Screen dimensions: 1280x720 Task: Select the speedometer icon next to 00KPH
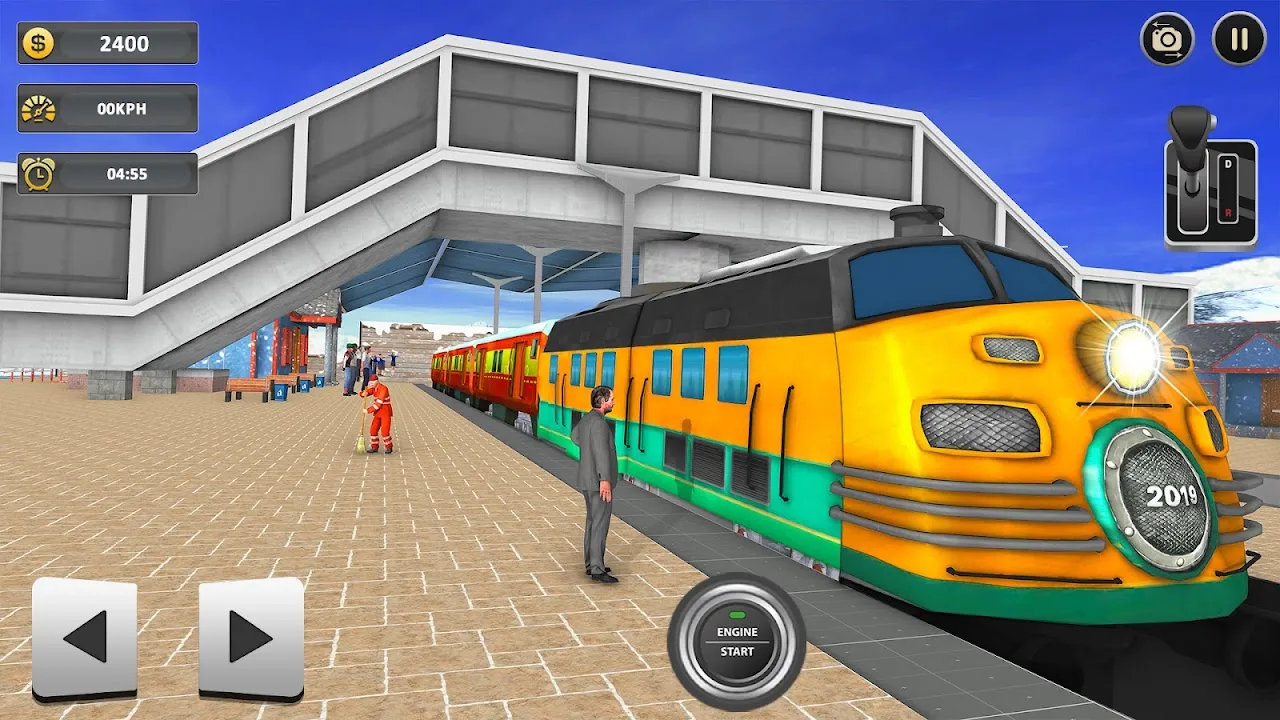point(37,108)
